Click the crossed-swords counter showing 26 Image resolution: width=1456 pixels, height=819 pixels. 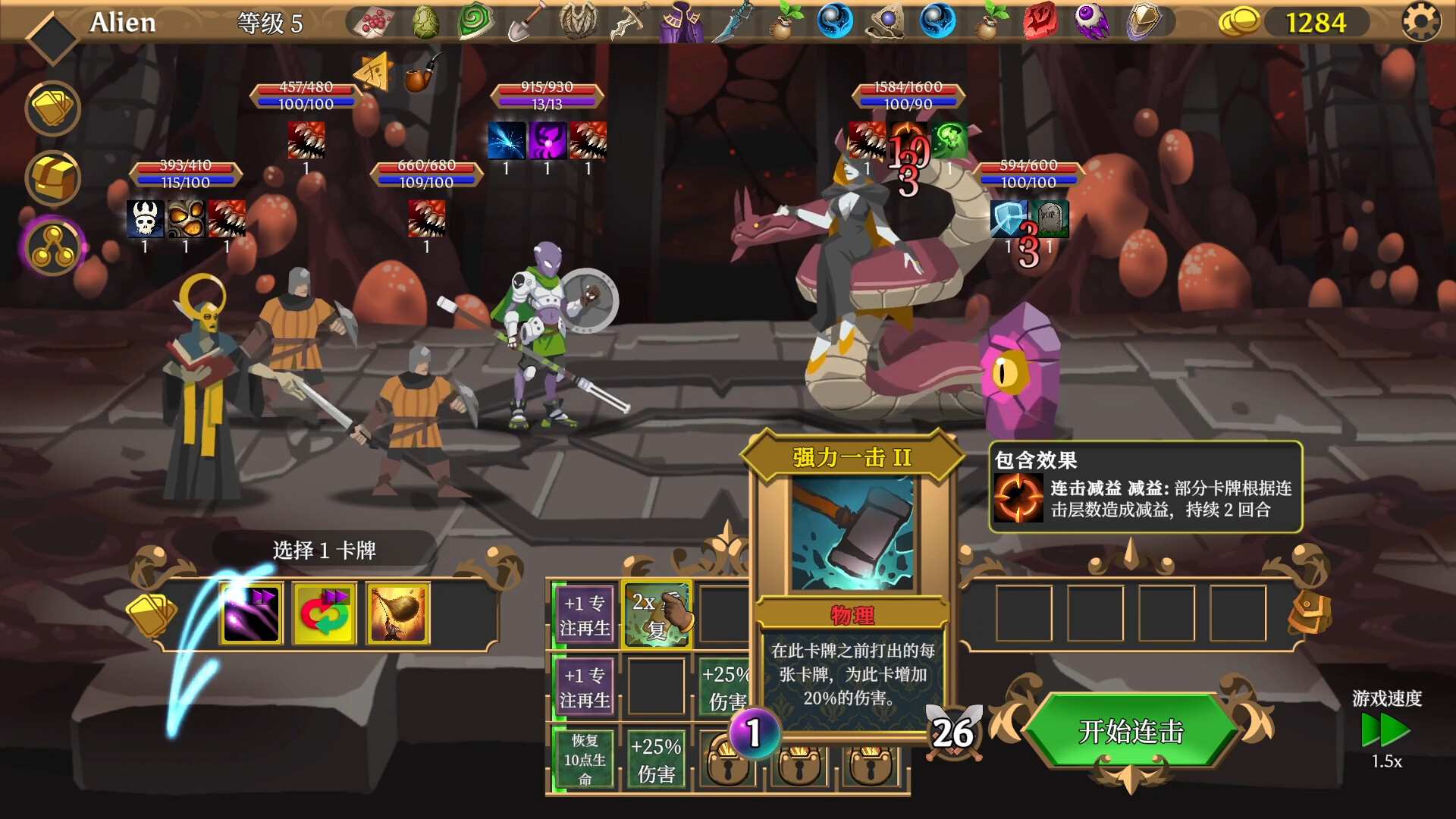coord(954,730)
